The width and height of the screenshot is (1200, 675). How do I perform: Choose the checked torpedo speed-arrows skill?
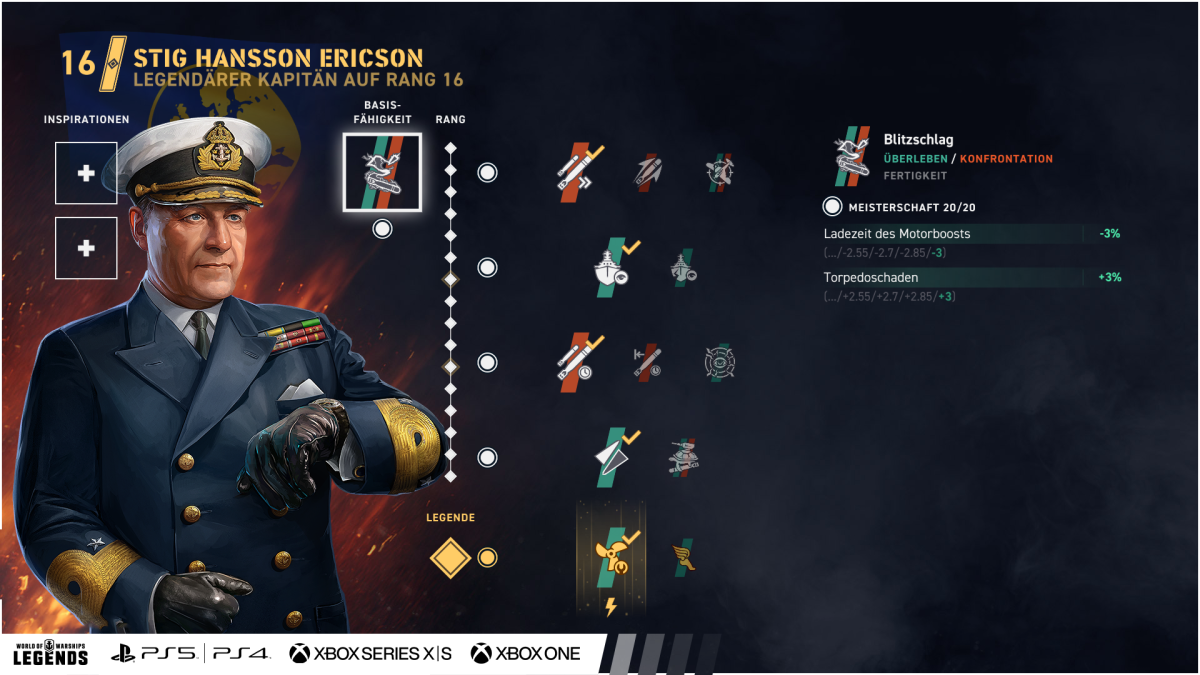click(580, 171)
